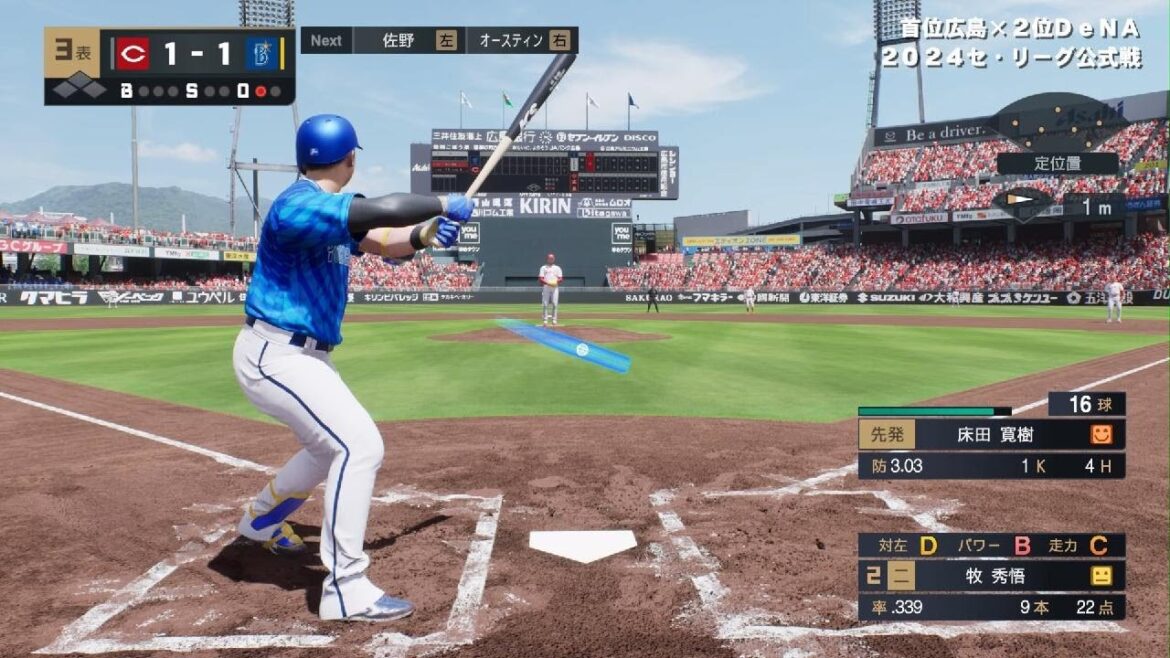This screenshot has width=1170, height=658.
Task: Click the 定位置 fielding position indicator
Action: tap(1057, 163)
